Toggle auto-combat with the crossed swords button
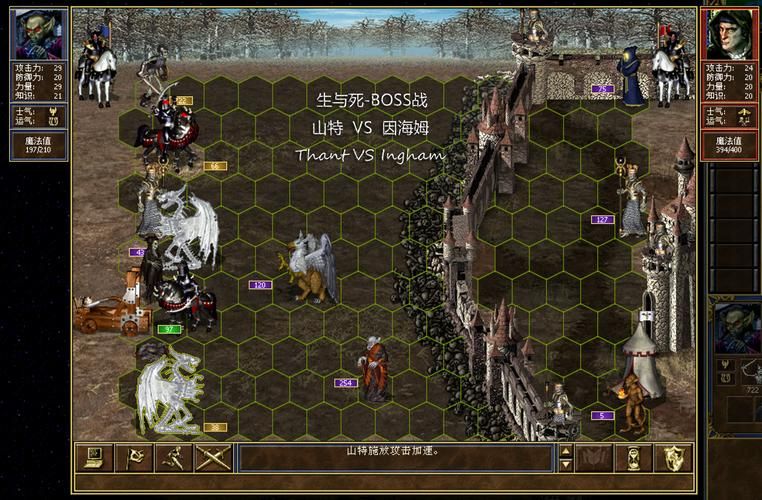This screenshot has width=762, height=500. [213, 458]
